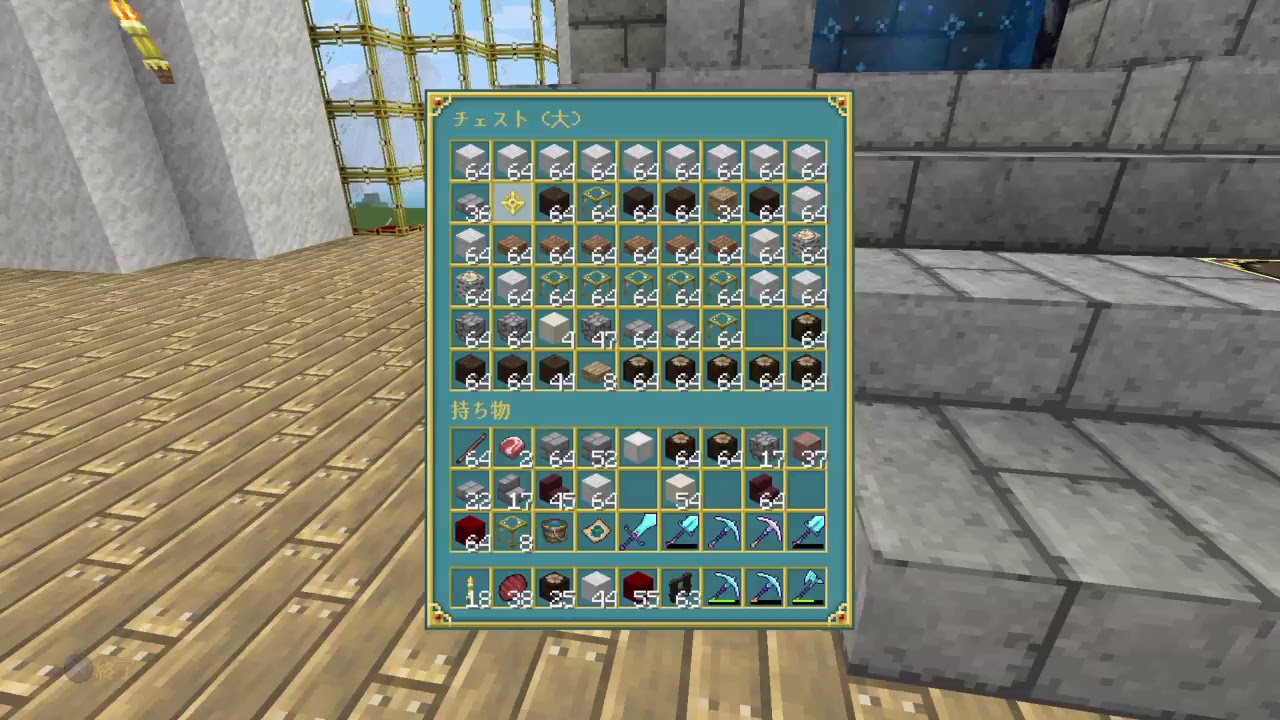Image resolution: width=1280 pixels, height=720 pixels.
Task: Grab the water bucket from the inventory
Action: pos(554,531)
